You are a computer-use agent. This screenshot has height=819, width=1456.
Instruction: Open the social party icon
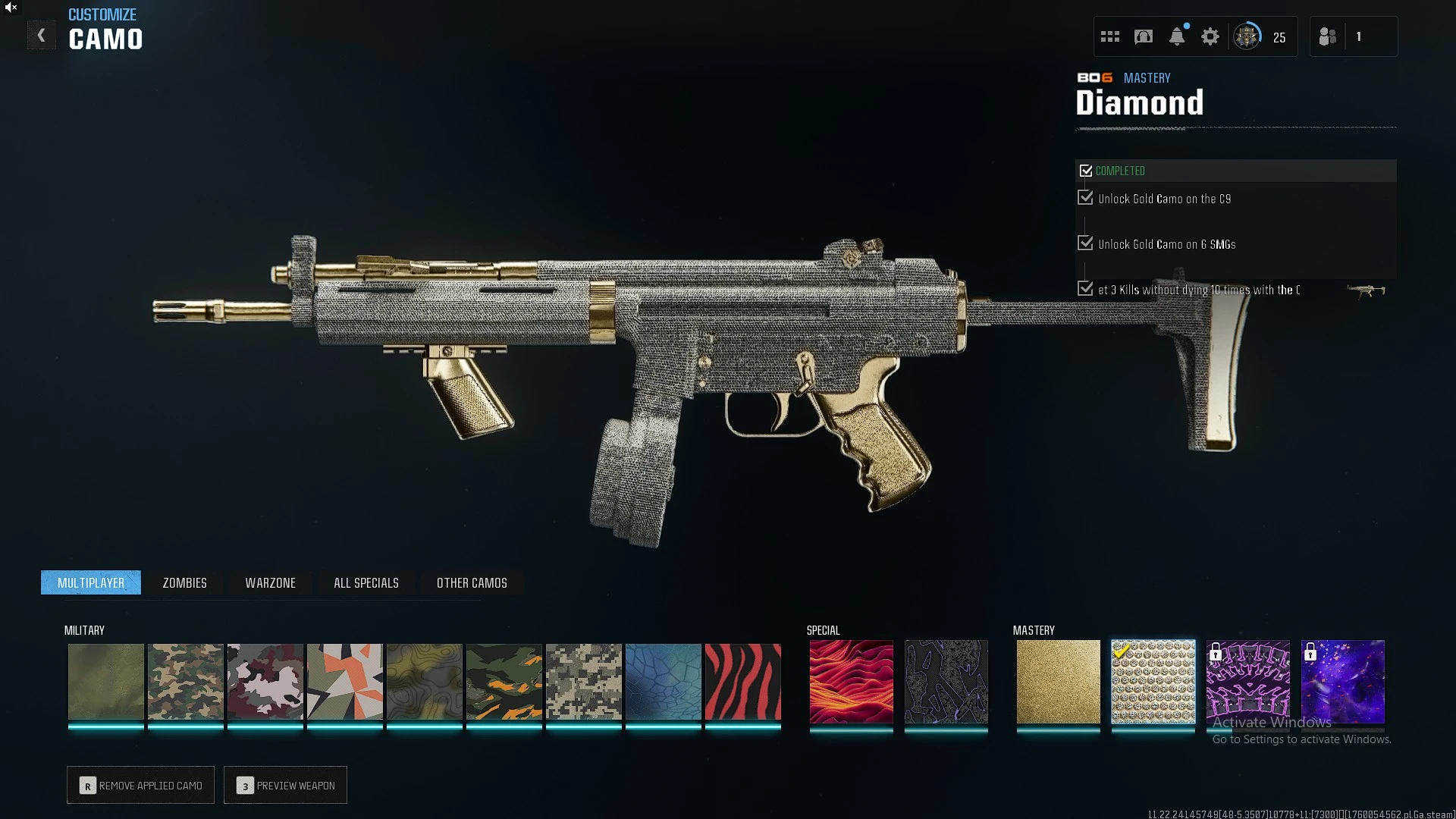[1328, 36]
